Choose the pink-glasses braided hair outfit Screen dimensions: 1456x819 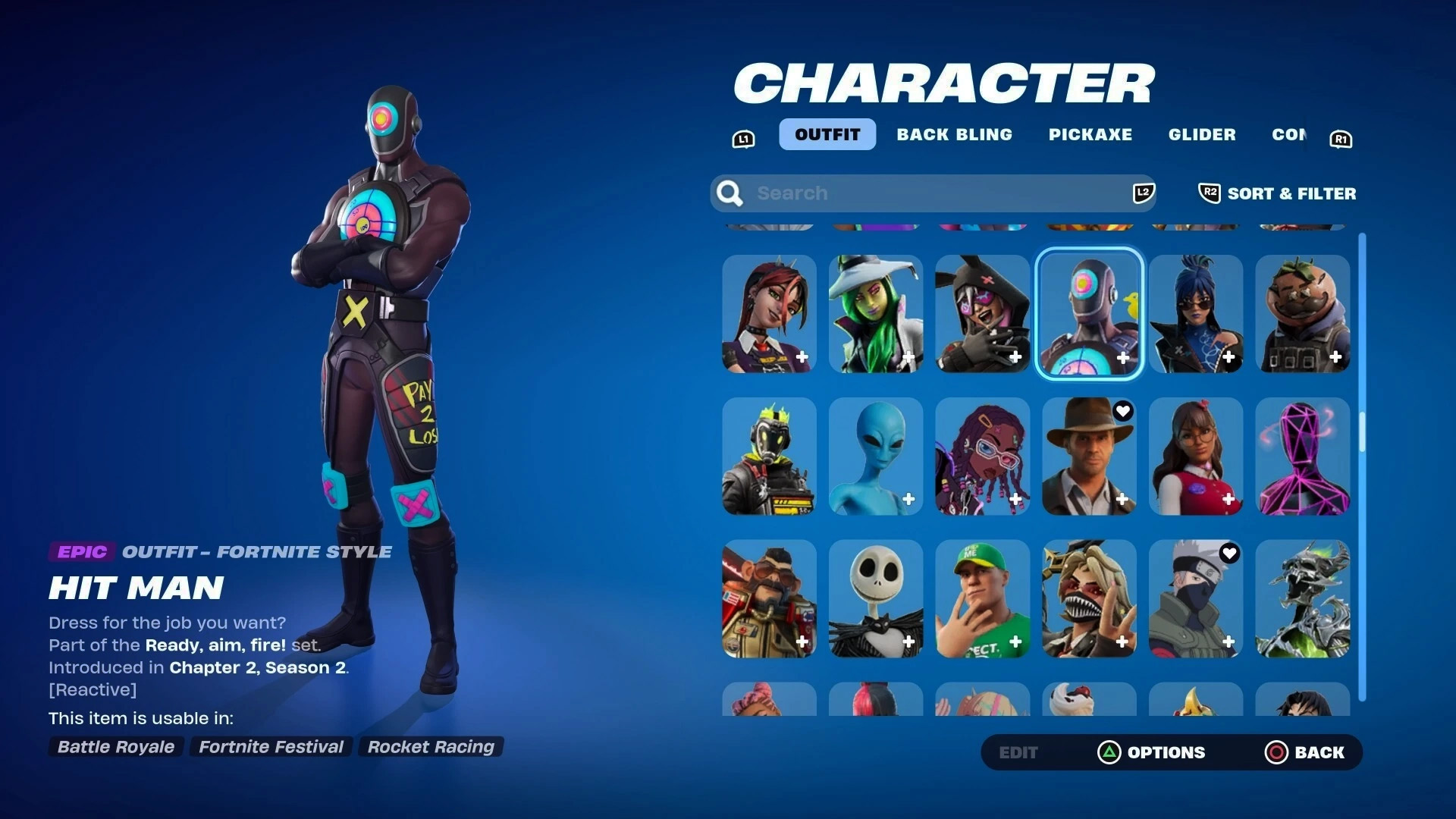coord(982,456)
